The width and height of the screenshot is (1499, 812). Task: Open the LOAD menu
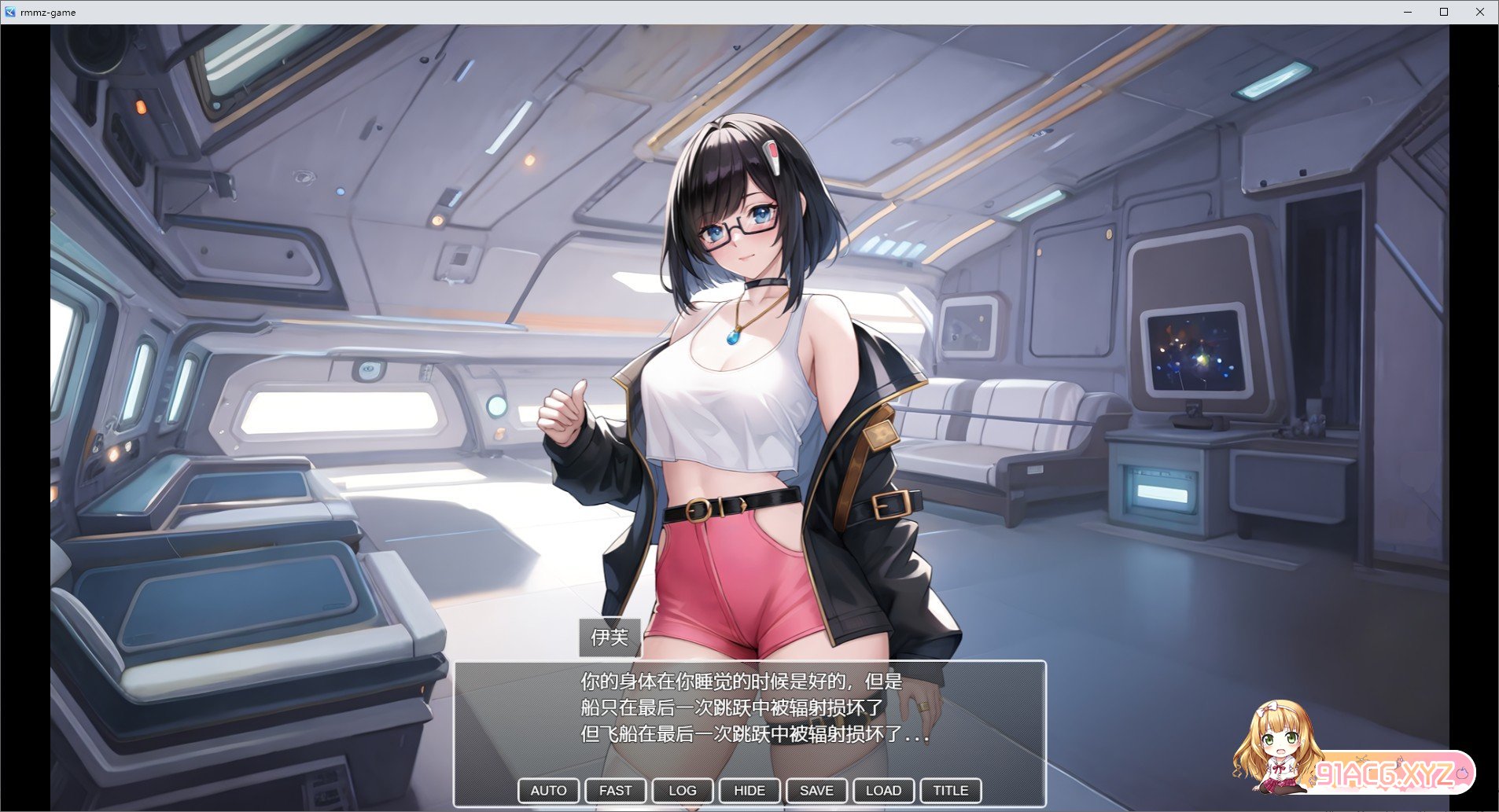883,790
